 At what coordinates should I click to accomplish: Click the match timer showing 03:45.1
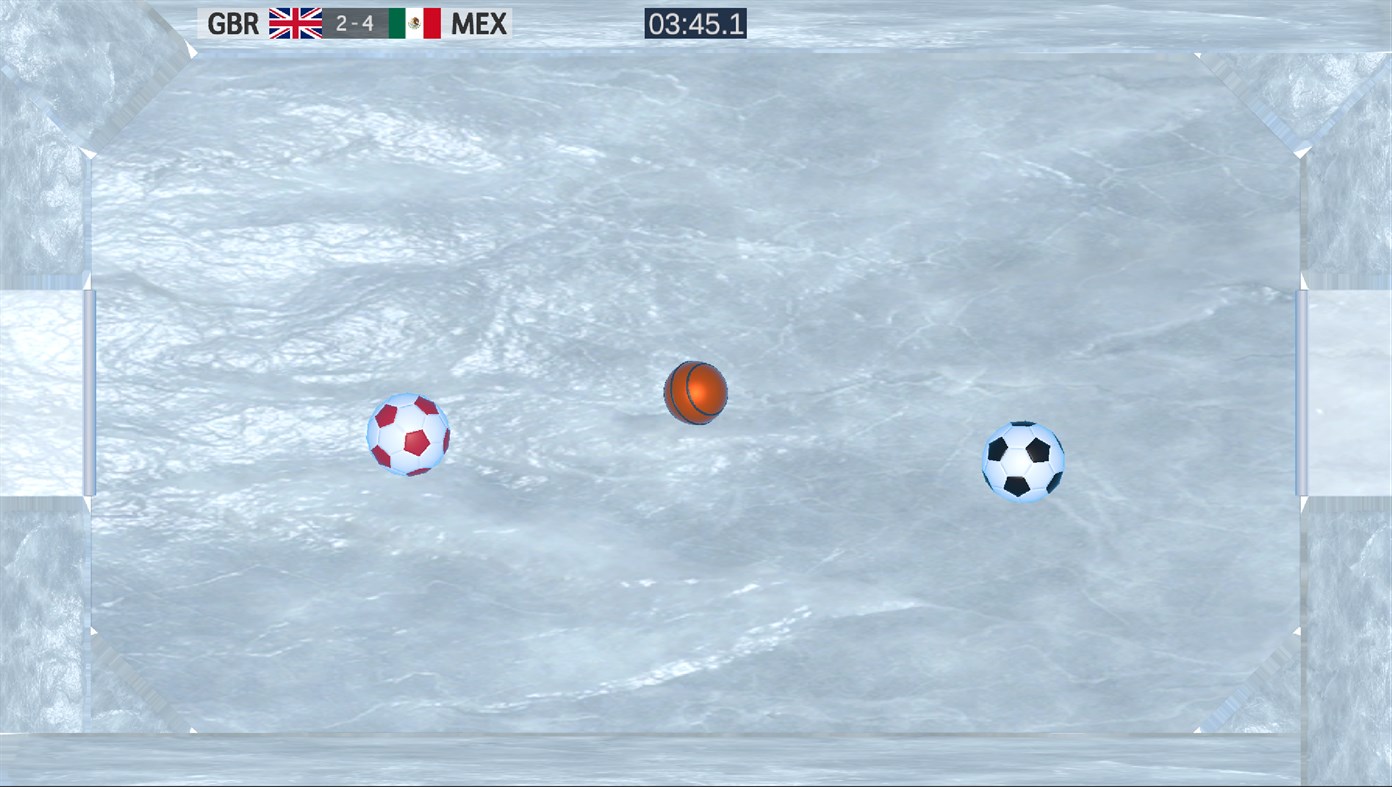(x=695, y=21)
